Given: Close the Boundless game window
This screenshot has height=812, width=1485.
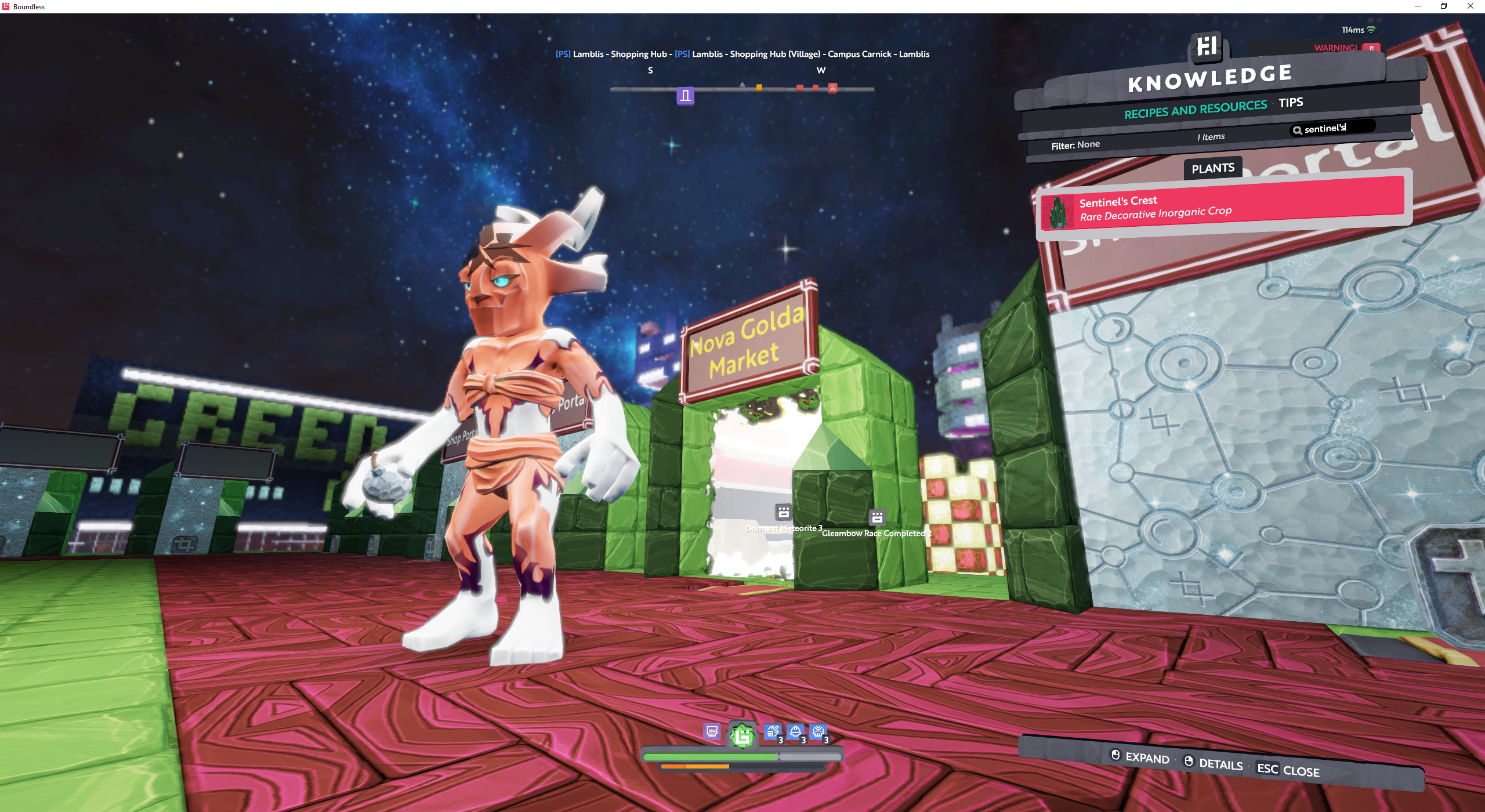Looking at the screenshot, I should click(1470, 6).
